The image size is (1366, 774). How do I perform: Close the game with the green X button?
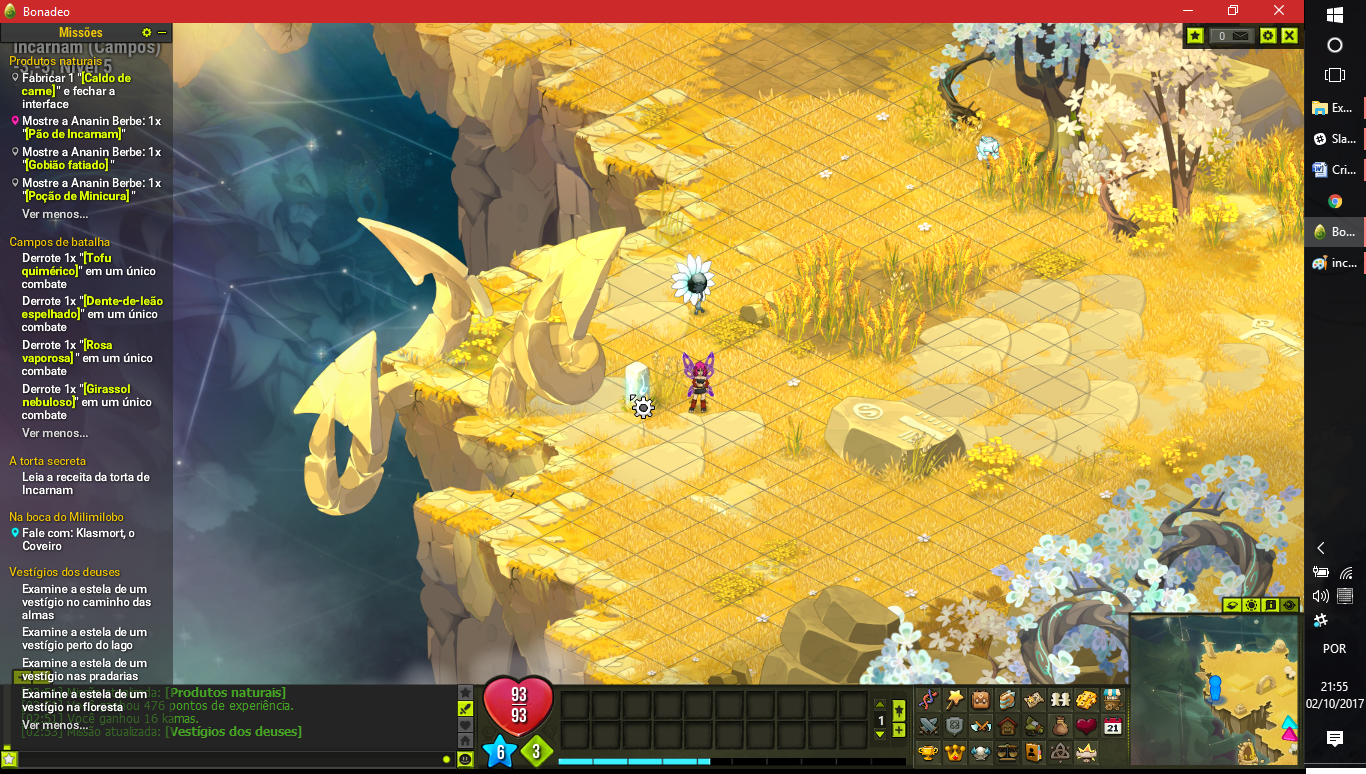(1289, 36)
